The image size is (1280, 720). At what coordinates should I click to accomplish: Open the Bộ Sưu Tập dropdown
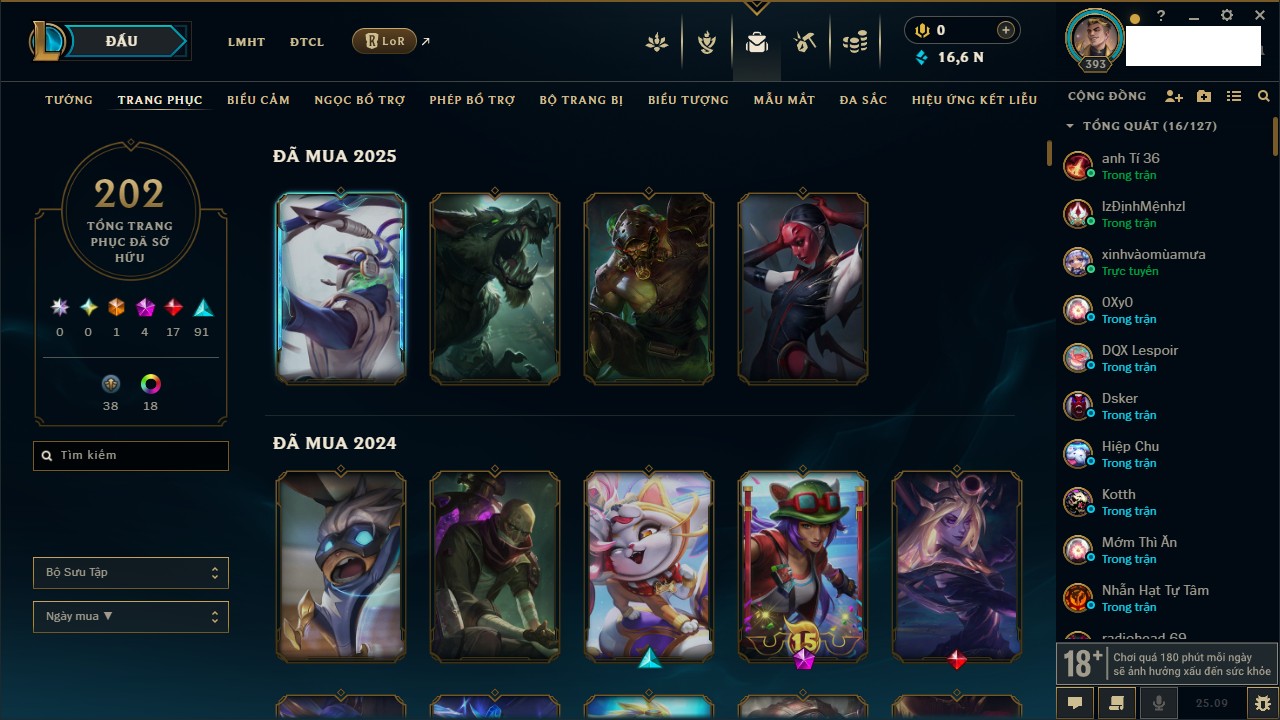(131, 573)
